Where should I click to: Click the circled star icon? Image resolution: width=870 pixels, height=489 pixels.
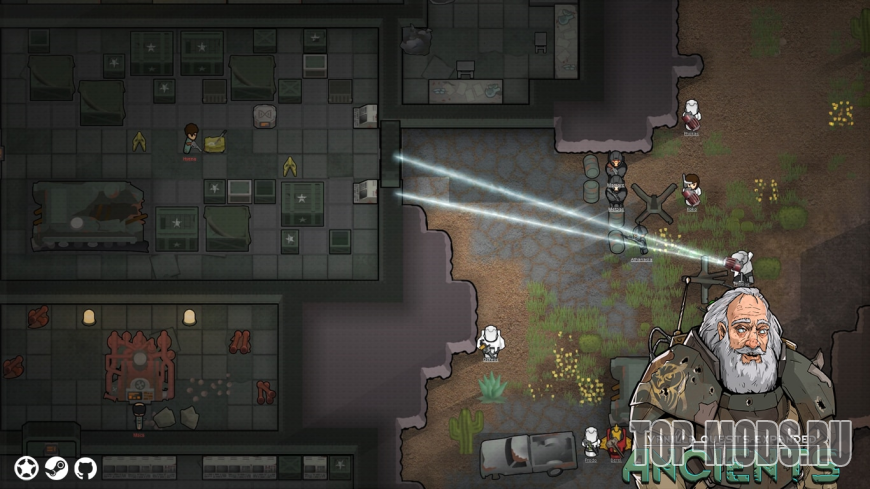(x=26, y=467)
